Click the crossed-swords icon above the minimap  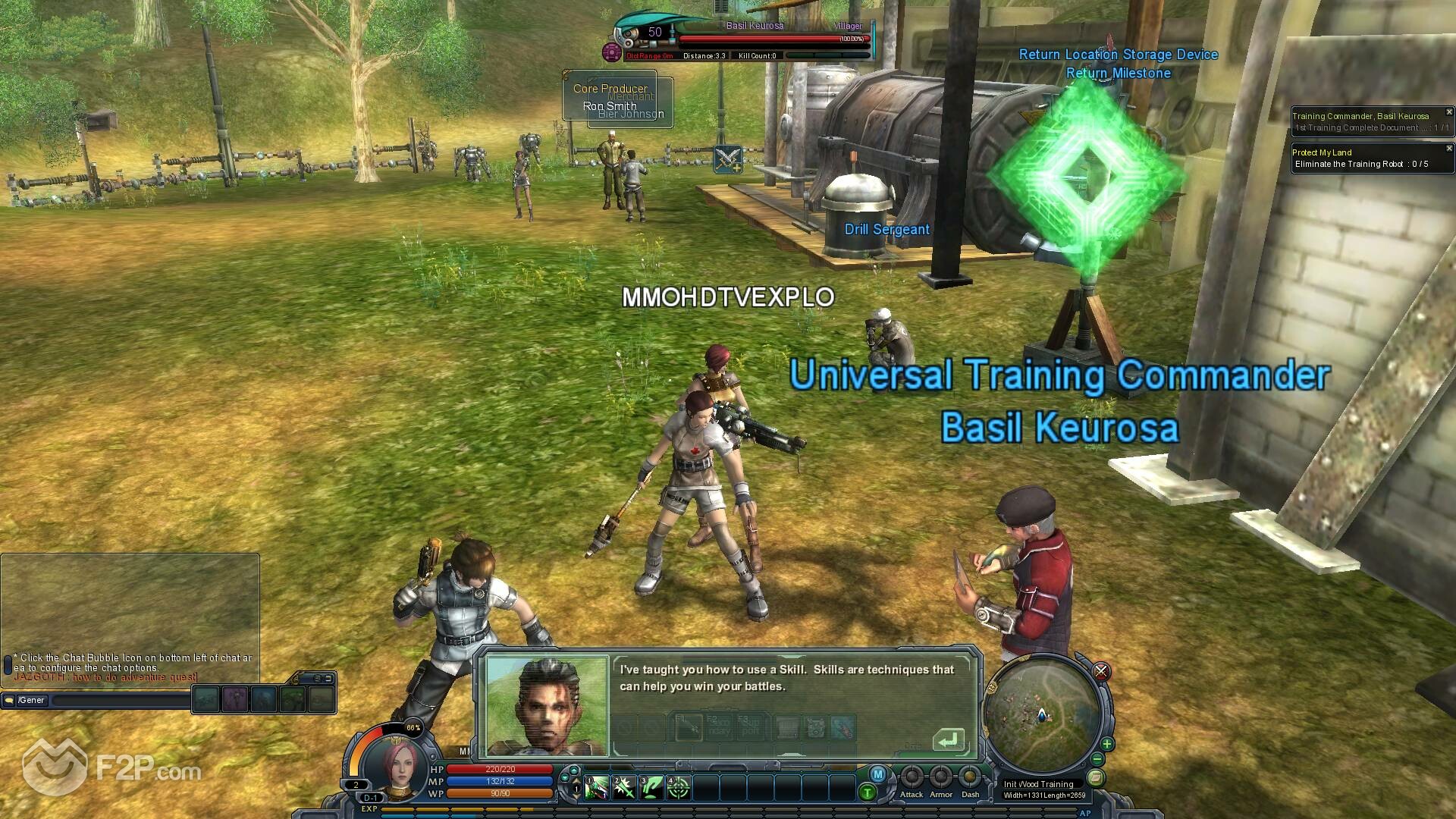click(x=1101, y=671)
